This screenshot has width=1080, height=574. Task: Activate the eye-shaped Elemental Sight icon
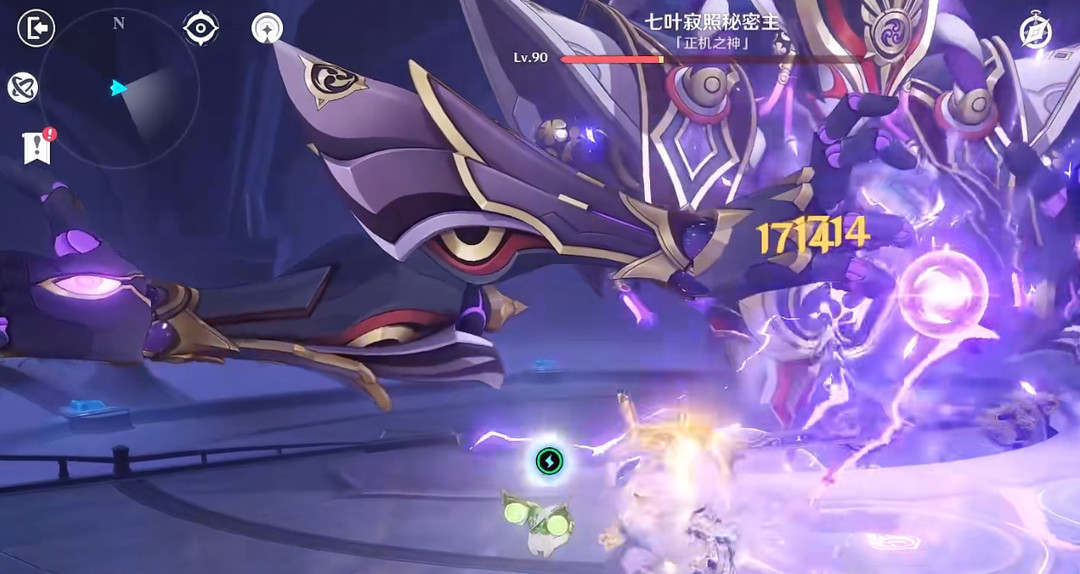201,29
